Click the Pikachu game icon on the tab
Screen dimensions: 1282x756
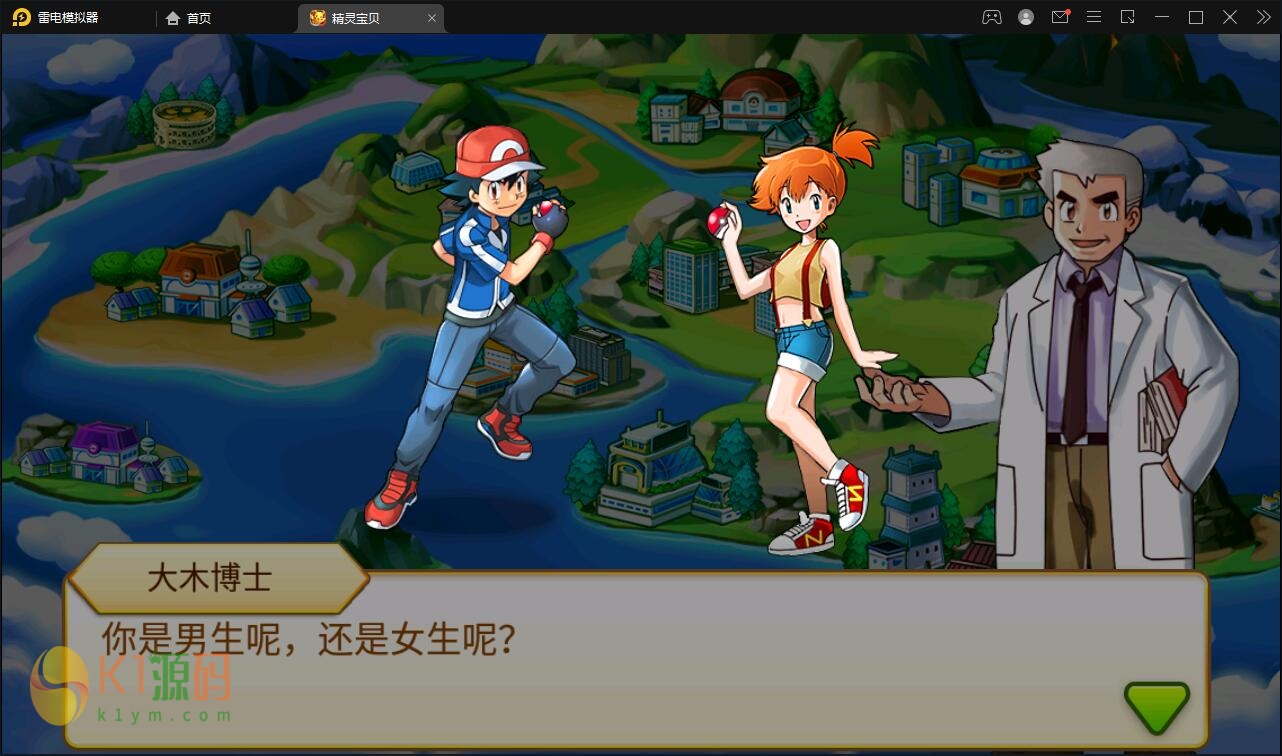tap(315, 17)
